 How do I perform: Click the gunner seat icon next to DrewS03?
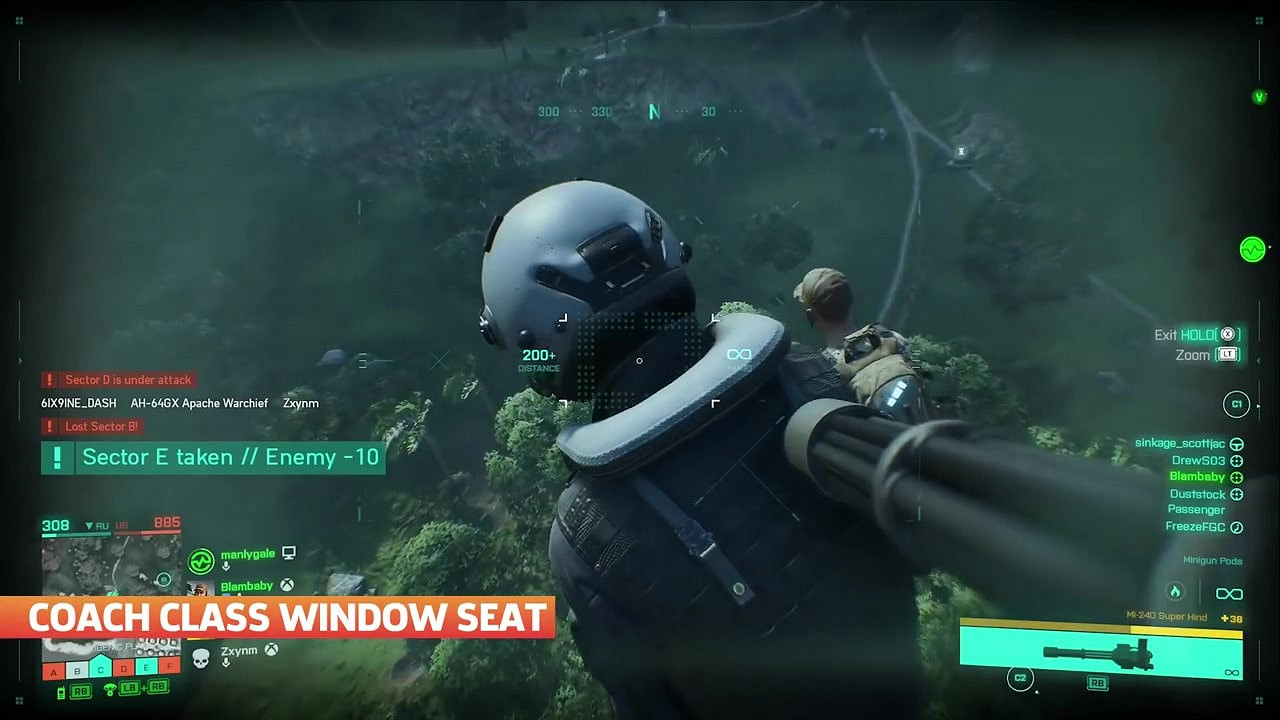(x=1236, y=461)
